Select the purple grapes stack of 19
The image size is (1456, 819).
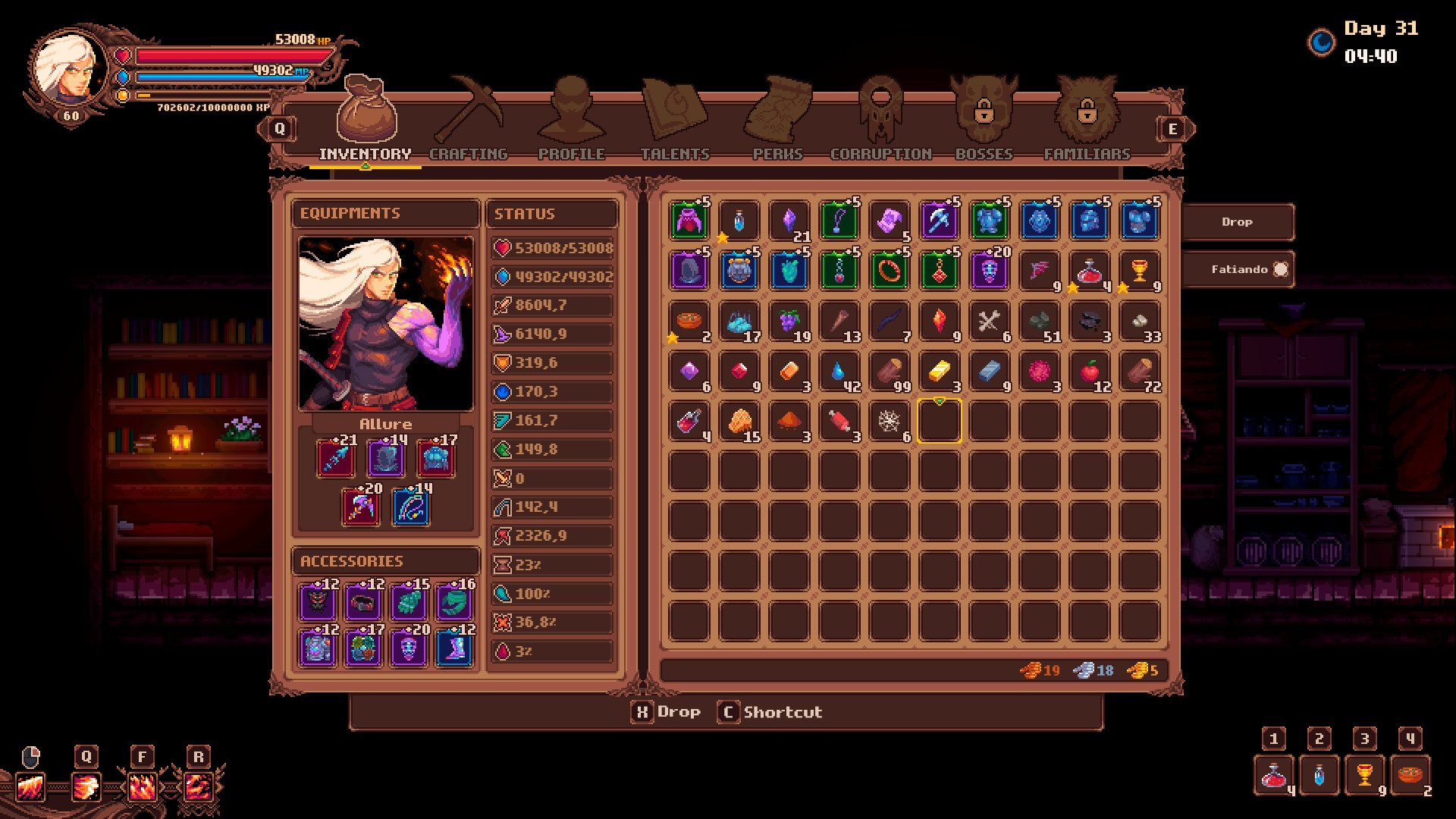(x=789, y=321)
